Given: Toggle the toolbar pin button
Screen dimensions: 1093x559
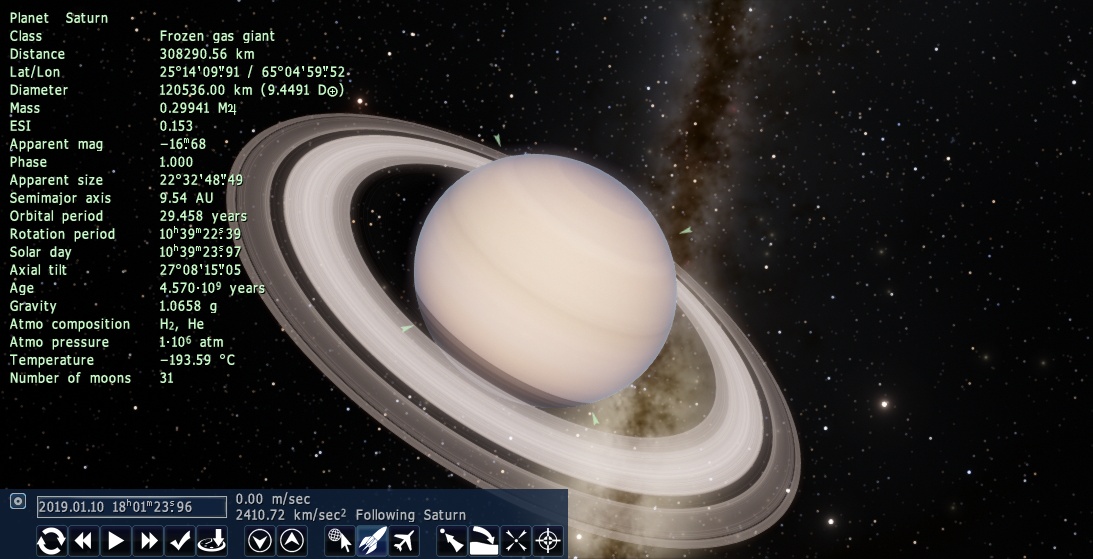Looking at the screenshot, I should 17,501.
